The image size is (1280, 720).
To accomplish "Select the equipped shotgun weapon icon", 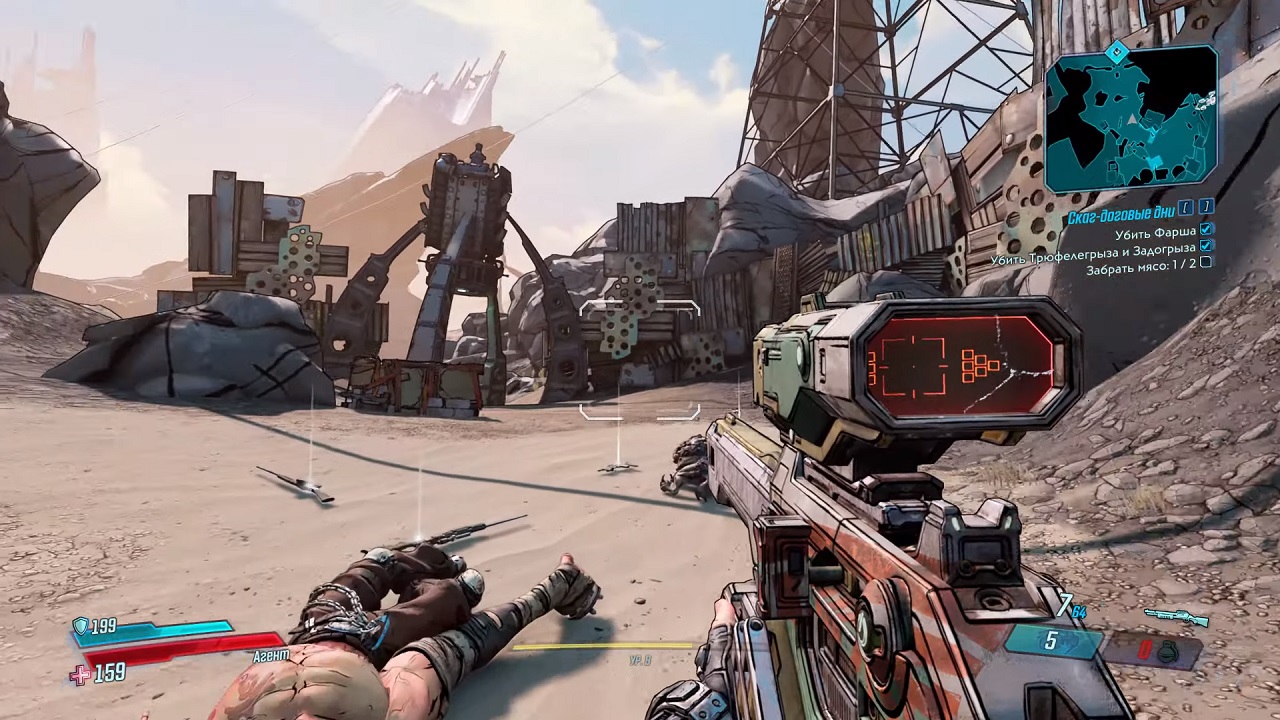I will (1175, 617).
